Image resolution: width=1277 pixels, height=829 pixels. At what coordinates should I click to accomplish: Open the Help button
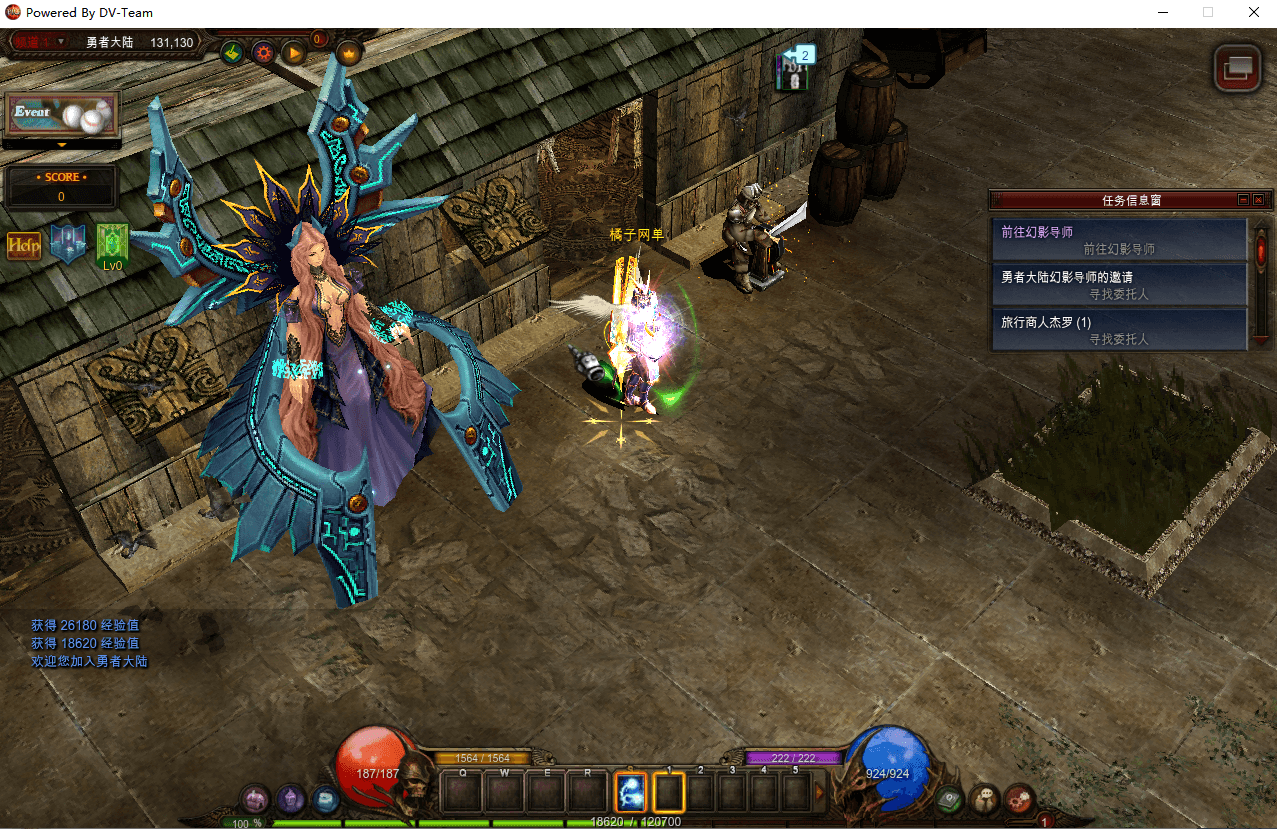click(x=24, y=245)
